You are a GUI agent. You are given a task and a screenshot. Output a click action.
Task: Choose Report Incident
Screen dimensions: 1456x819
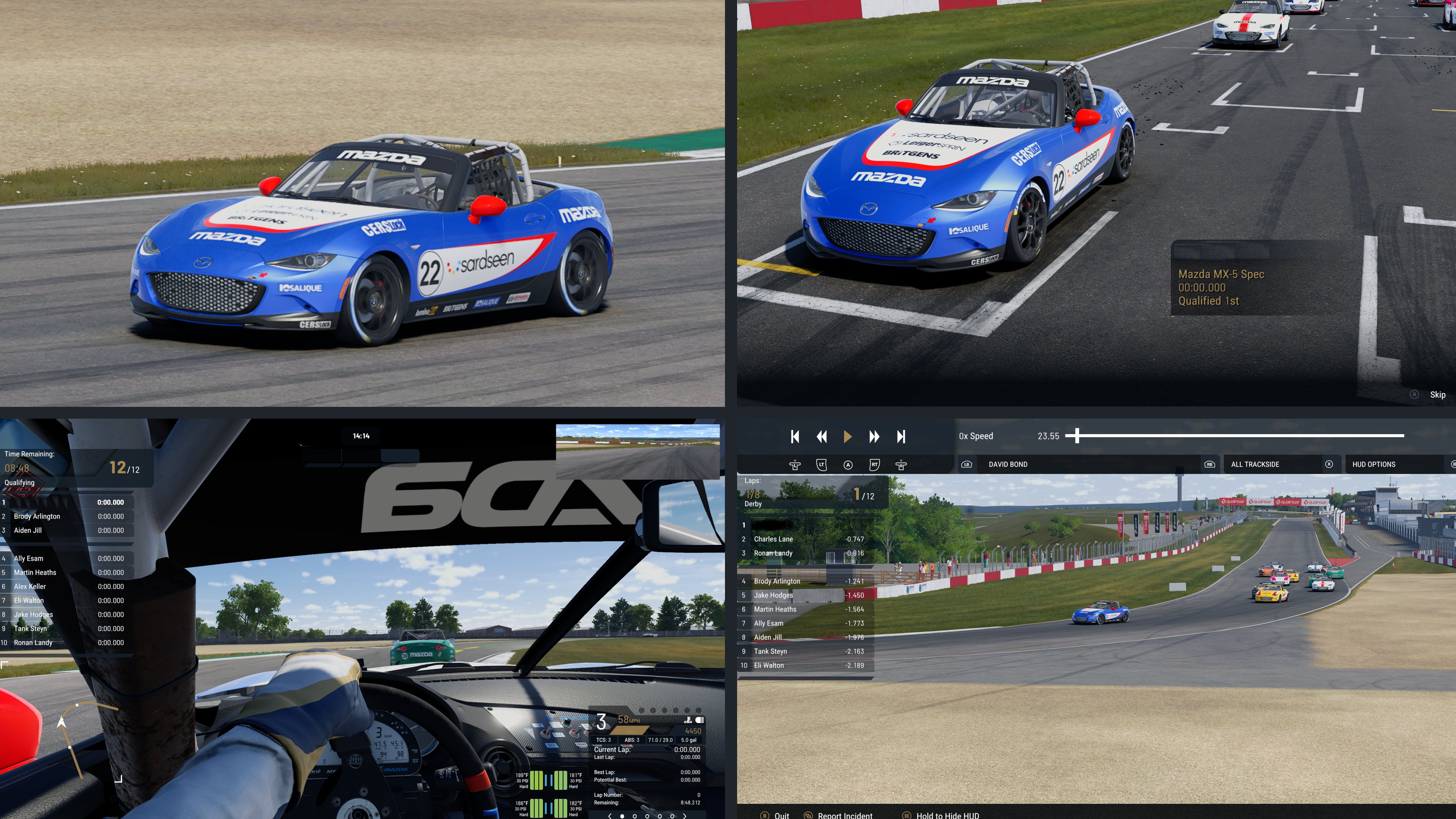coord(844,815)
